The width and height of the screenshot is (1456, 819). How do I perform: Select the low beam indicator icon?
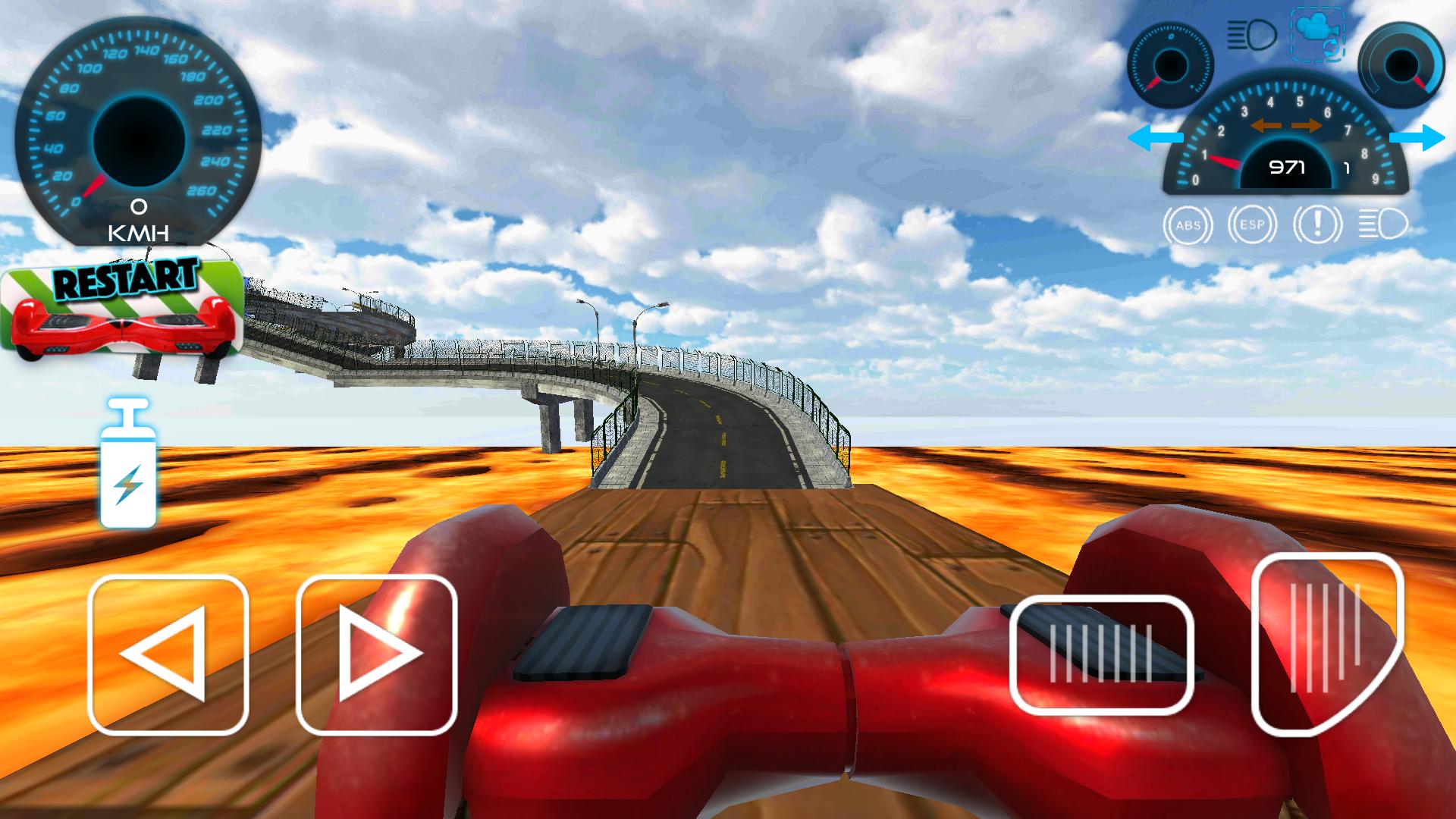click(x=1382, y=224)
